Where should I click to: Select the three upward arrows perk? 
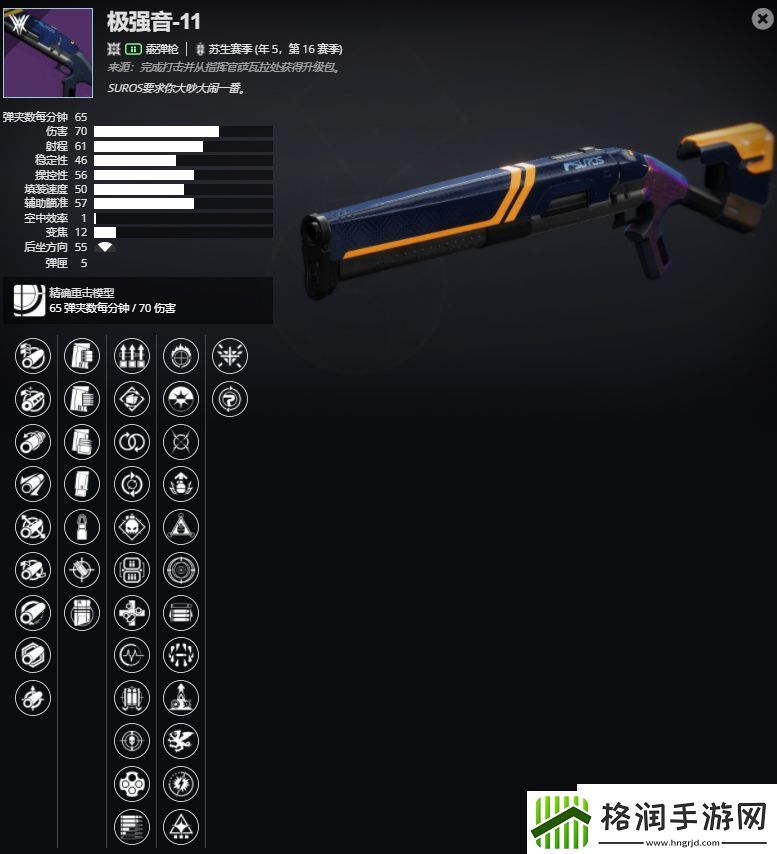(132, 355)
